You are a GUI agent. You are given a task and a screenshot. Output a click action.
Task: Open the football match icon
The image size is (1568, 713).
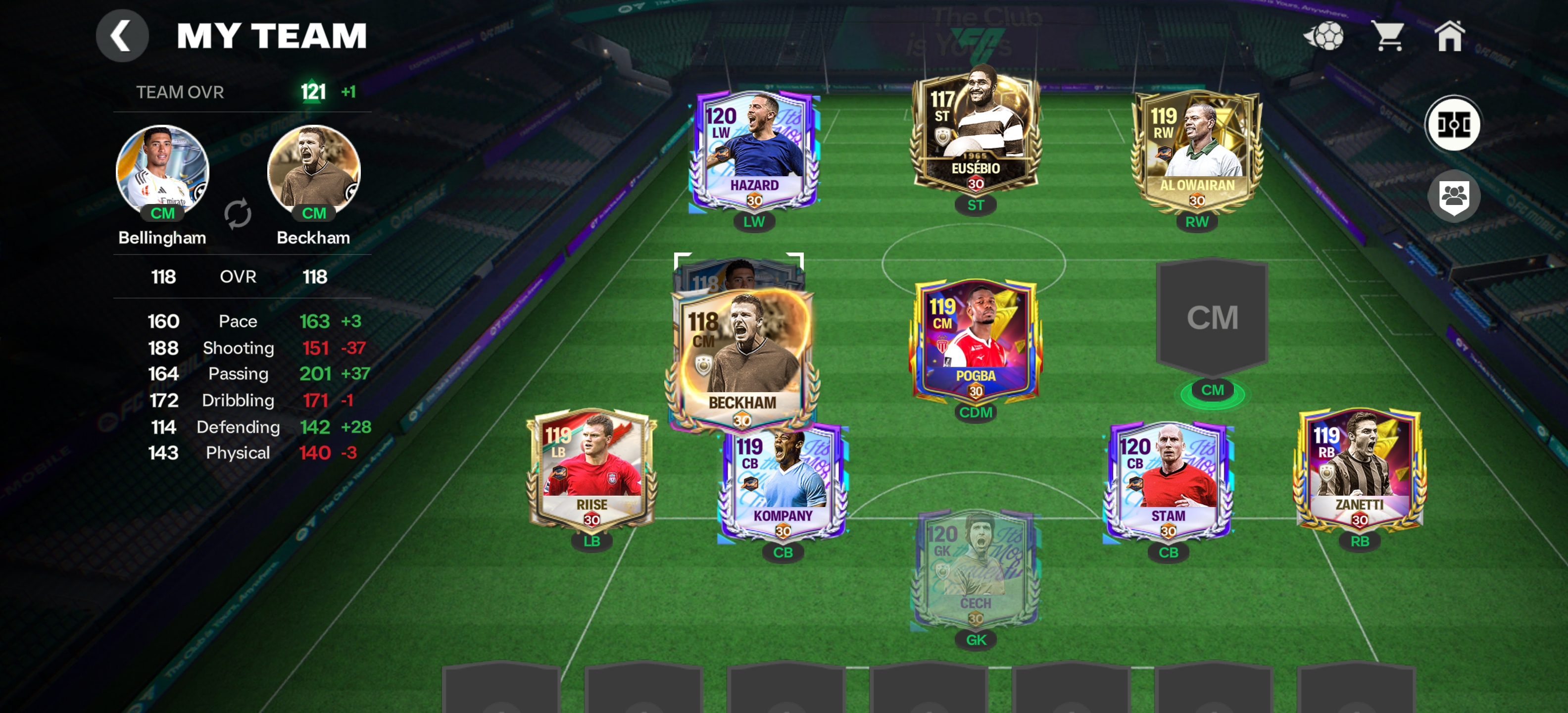coord(1324,36)
